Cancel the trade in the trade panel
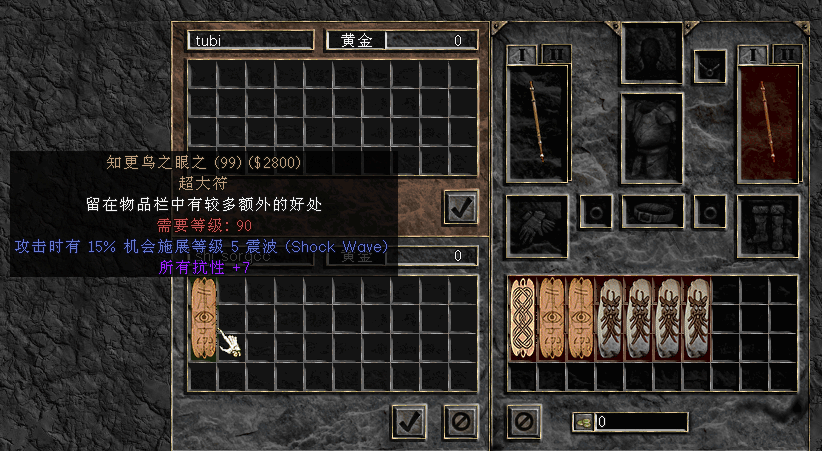 coord(460,421)
